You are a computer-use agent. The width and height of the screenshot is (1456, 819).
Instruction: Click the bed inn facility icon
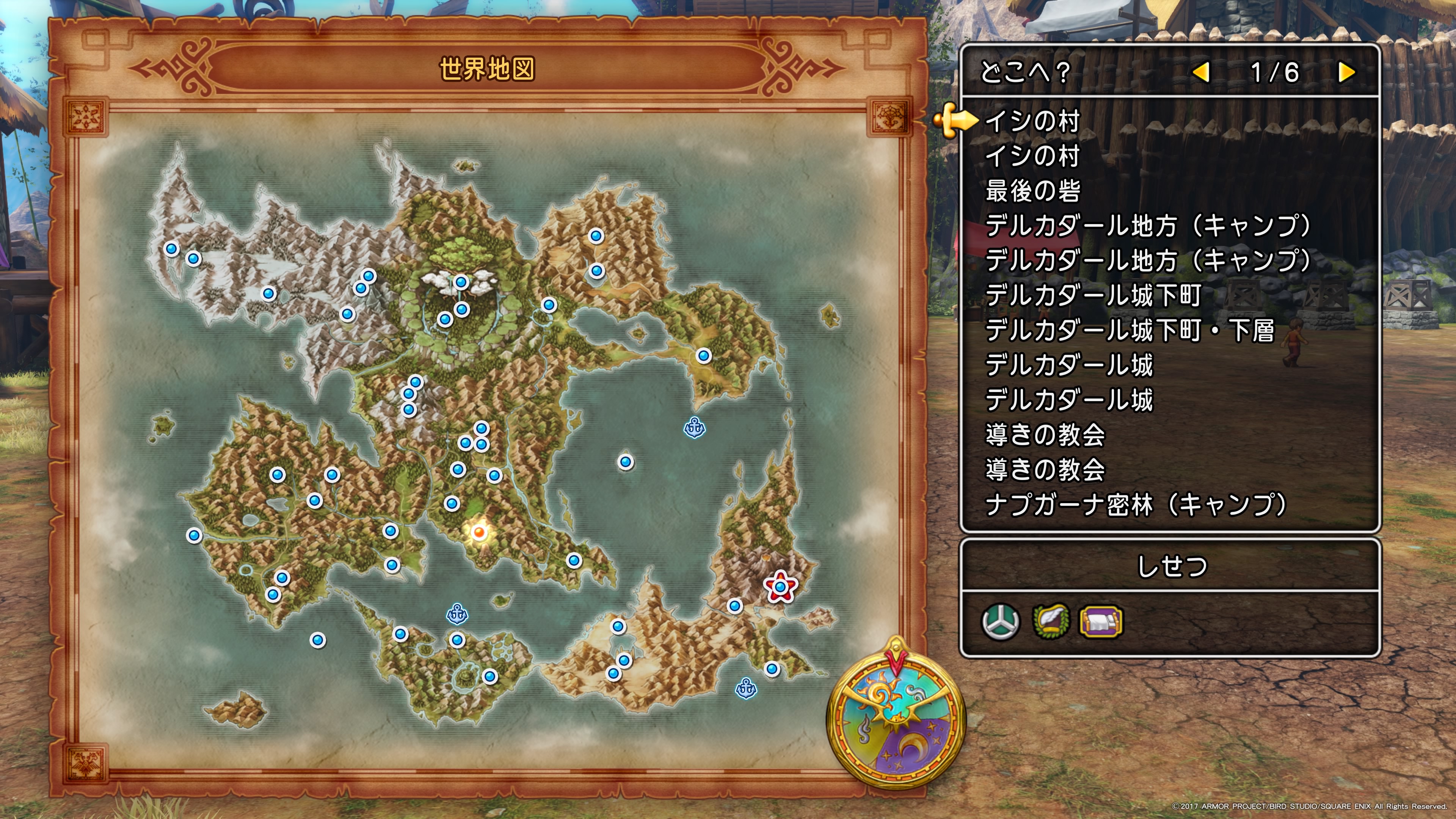(x=1100, y=622)
